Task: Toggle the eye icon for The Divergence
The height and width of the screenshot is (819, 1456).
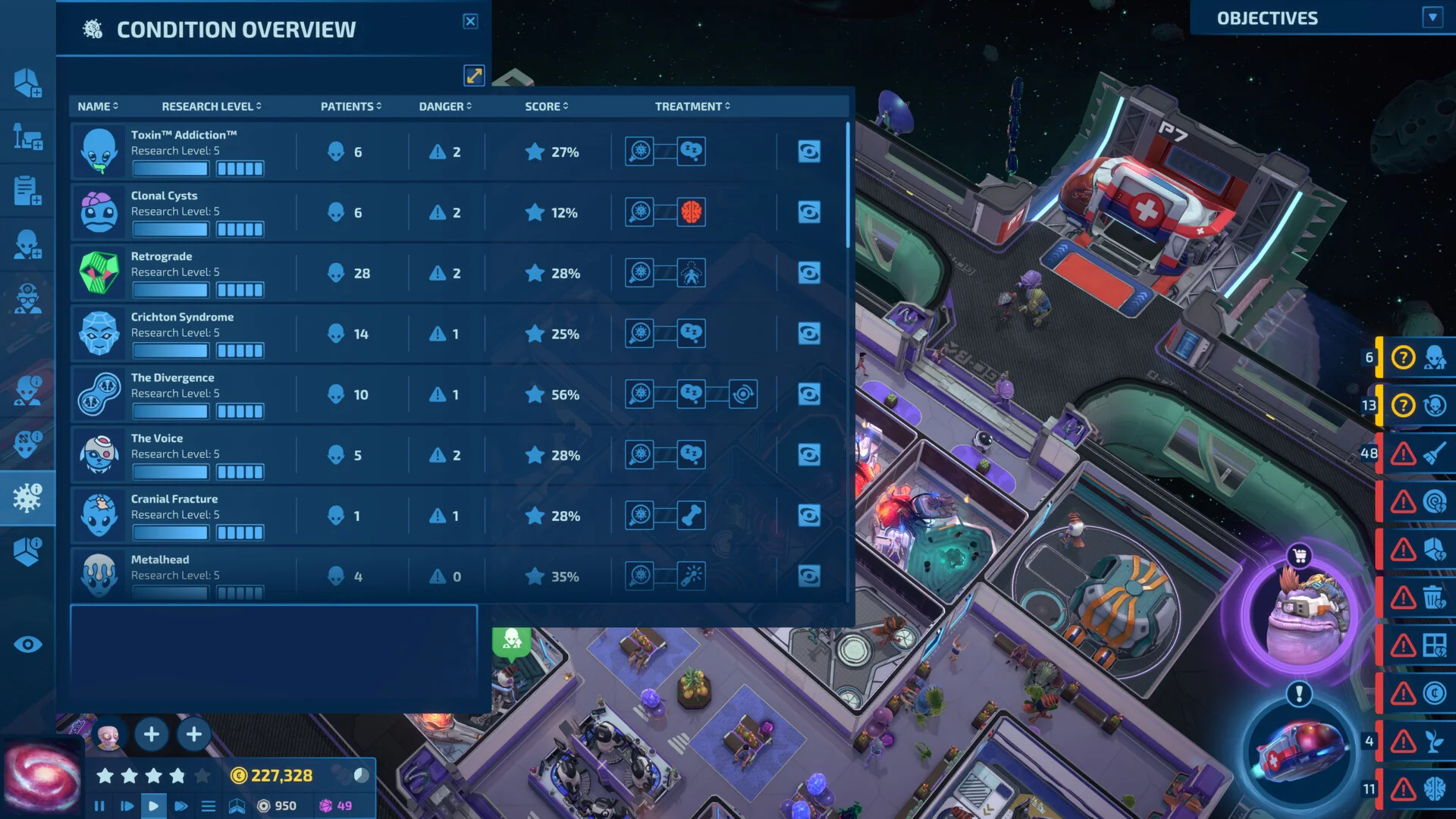Action: coord(808,394)
